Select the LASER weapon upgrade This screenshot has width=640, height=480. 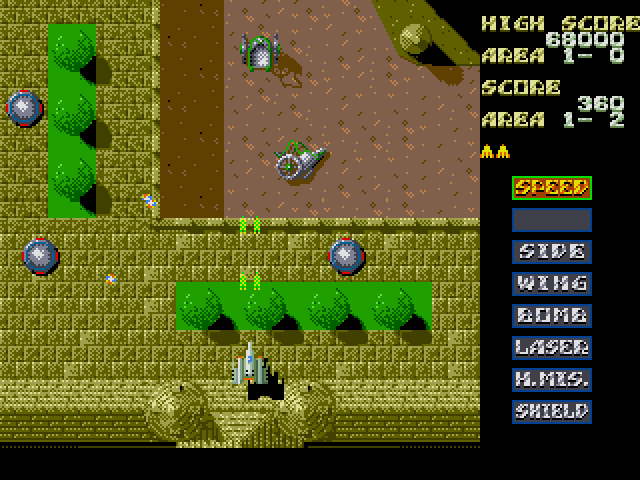pos(551,347)
